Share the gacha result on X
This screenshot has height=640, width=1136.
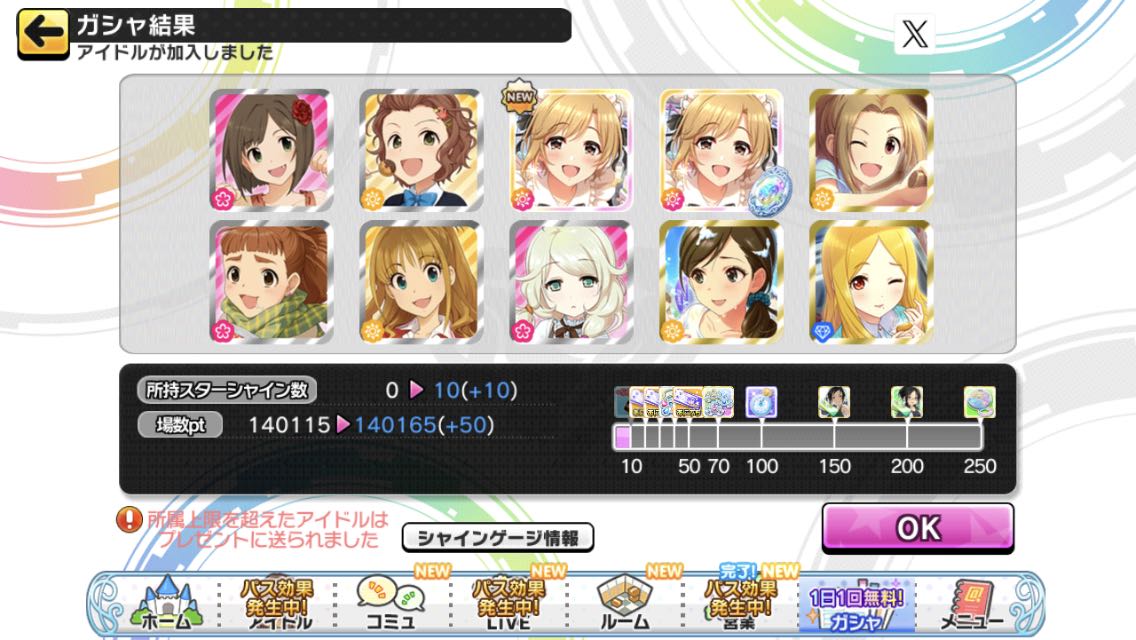[x=914, y=35]
